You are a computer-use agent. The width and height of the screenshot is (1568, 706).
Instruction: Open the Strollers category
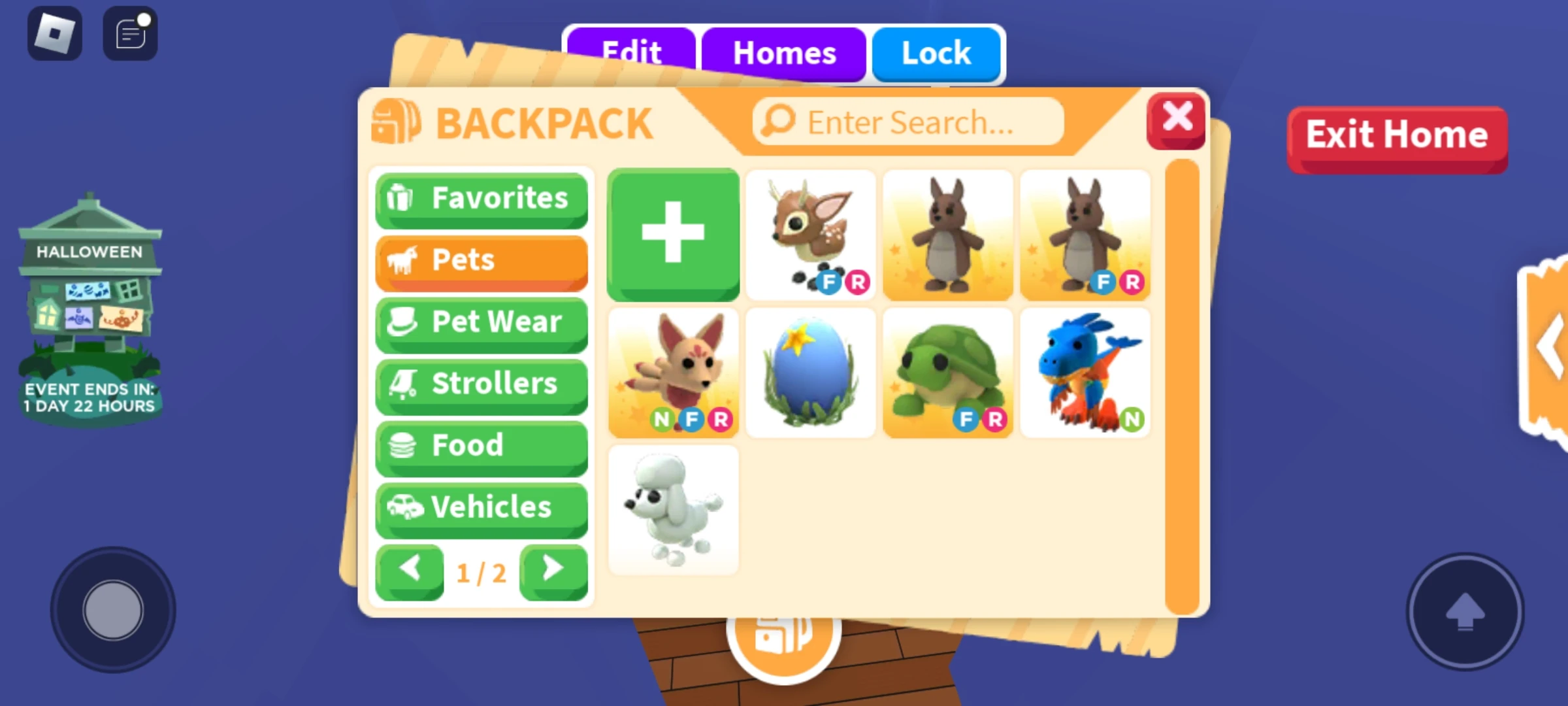pyautogui.click(x=481, y=384)
